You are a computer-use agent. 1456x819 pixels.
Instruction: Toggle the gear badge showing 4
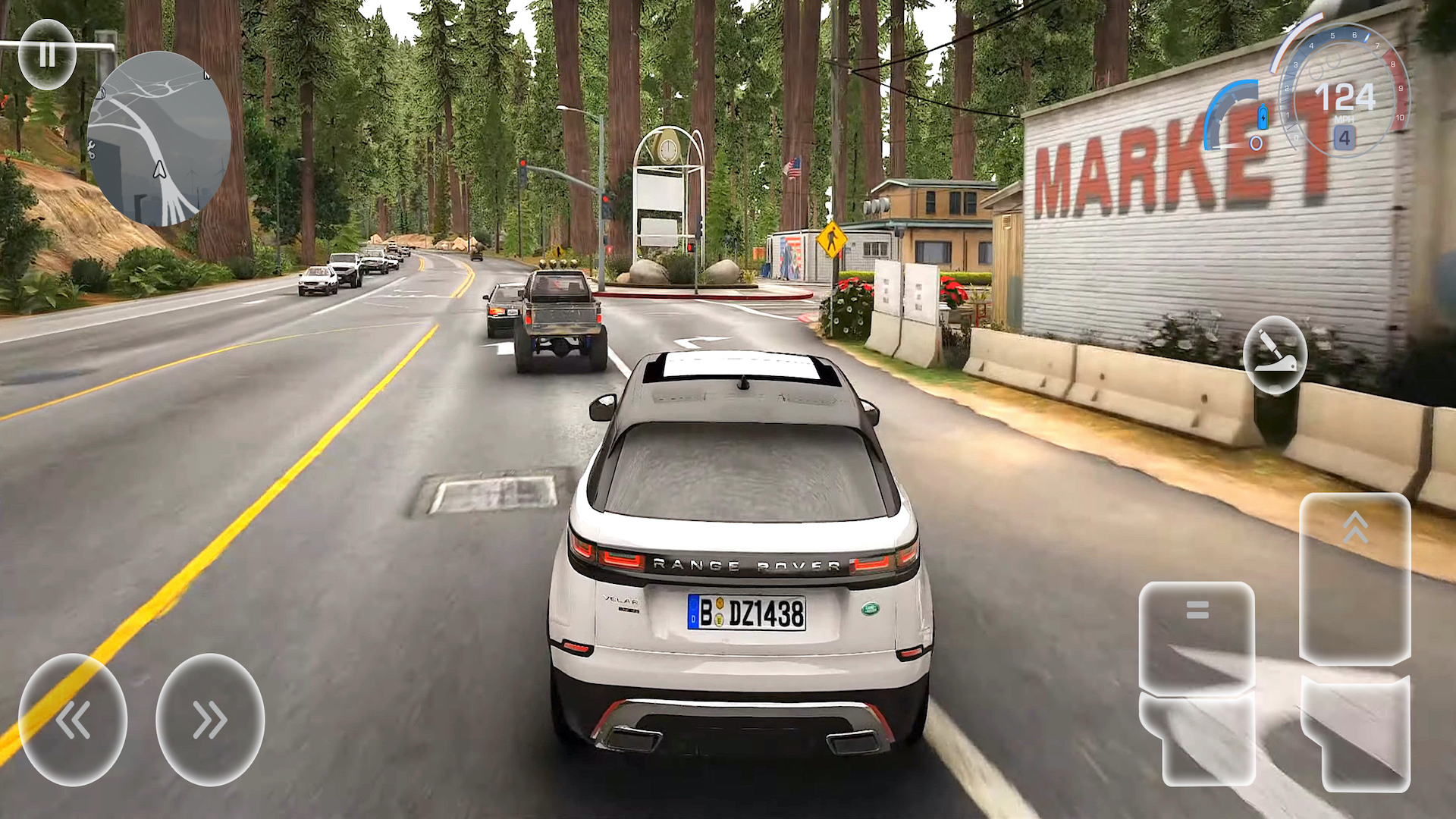[x=1345, y=139]
